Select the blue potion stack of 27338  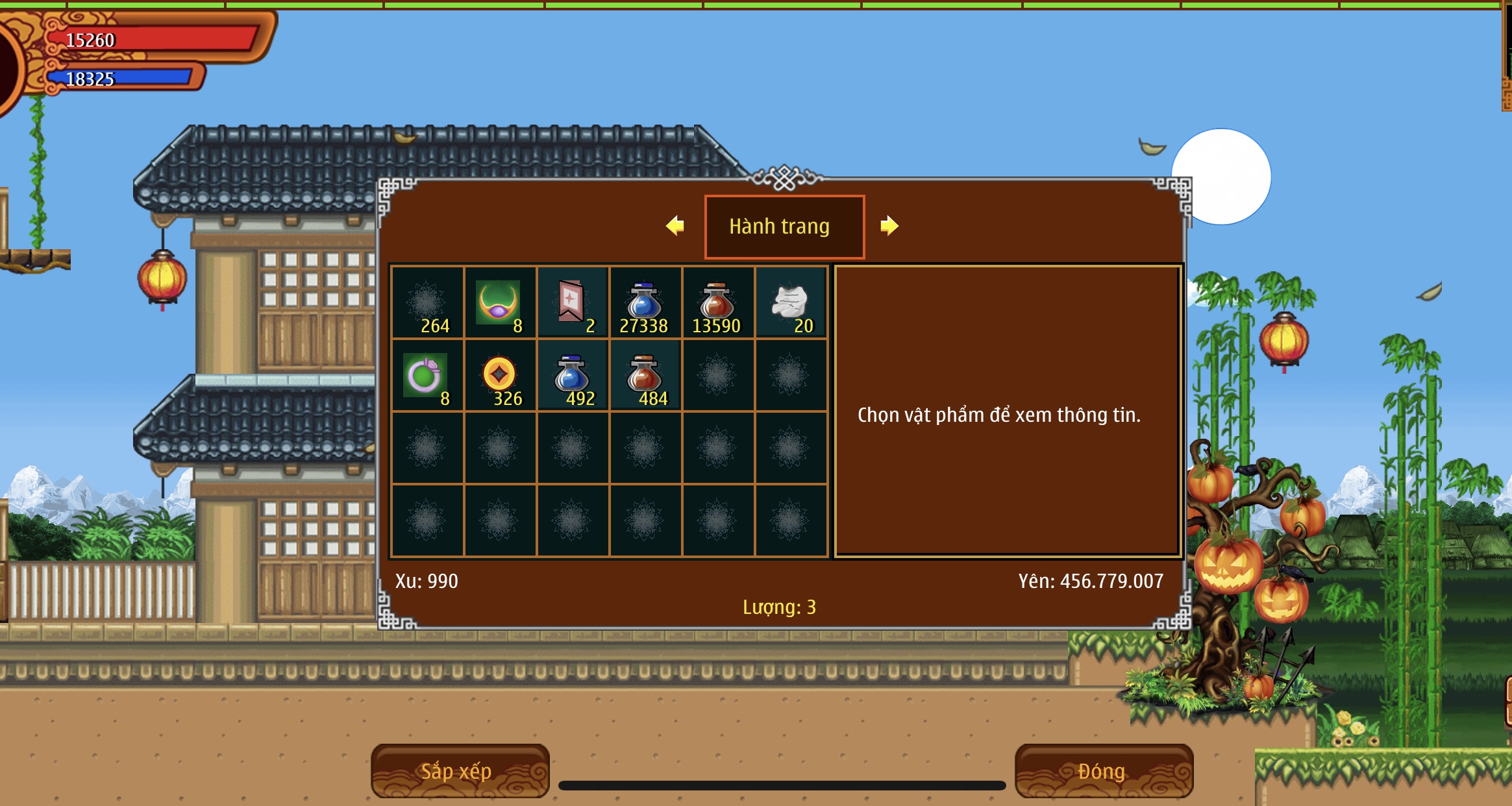click(x=645, y=303)
